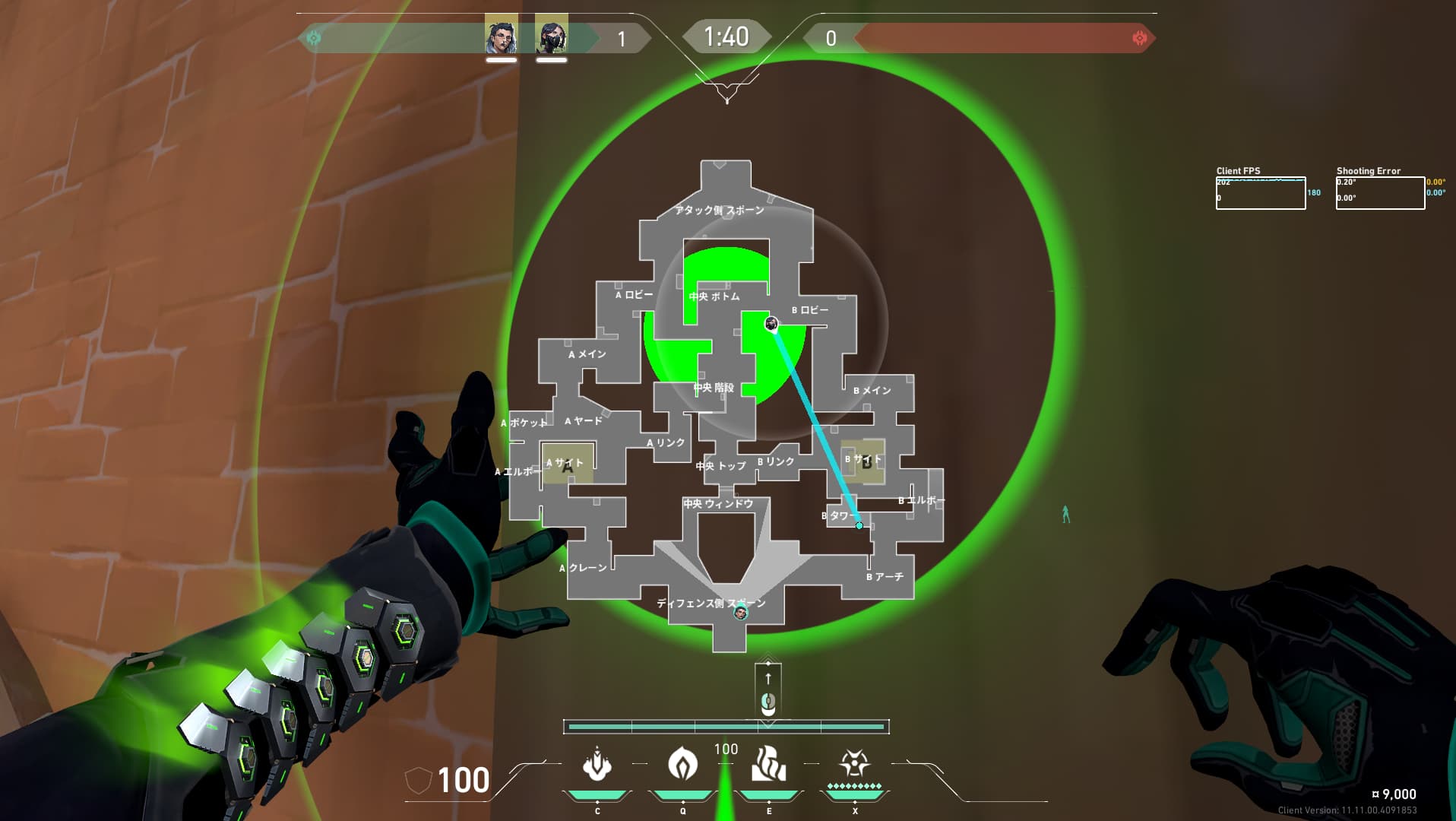Target the A メイン area on the map
This screenshot has width=1456, height=821.
tap(587, 354)
